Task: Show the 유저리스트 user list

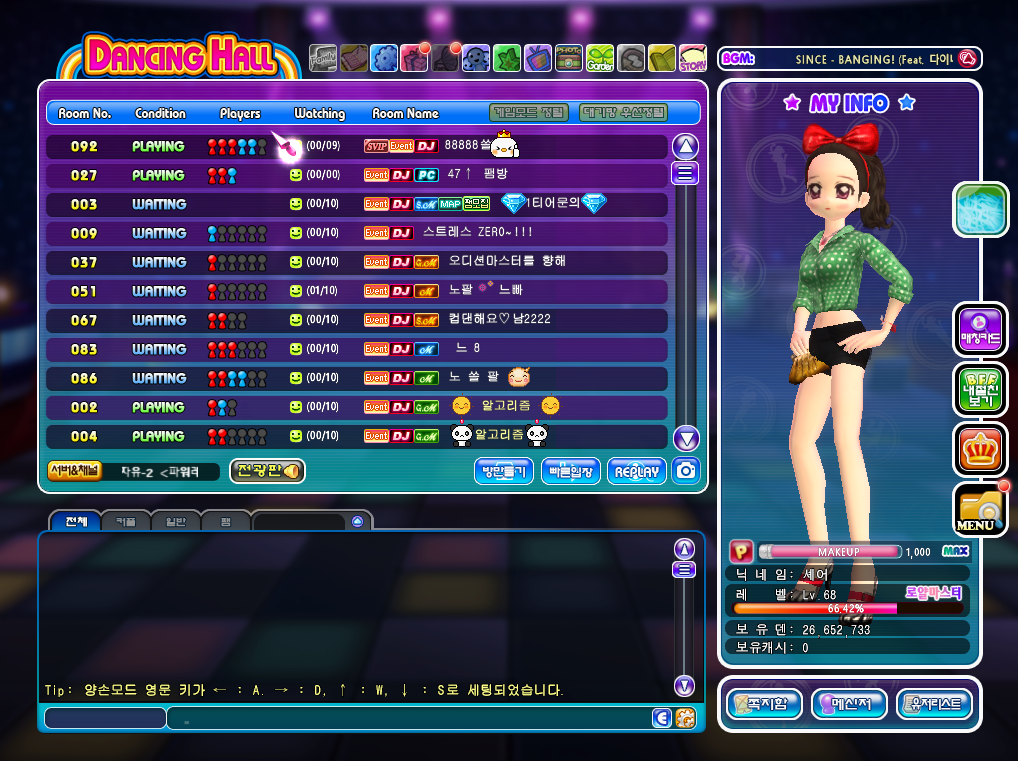Action: pyautogui.click(x=933, y=704)
